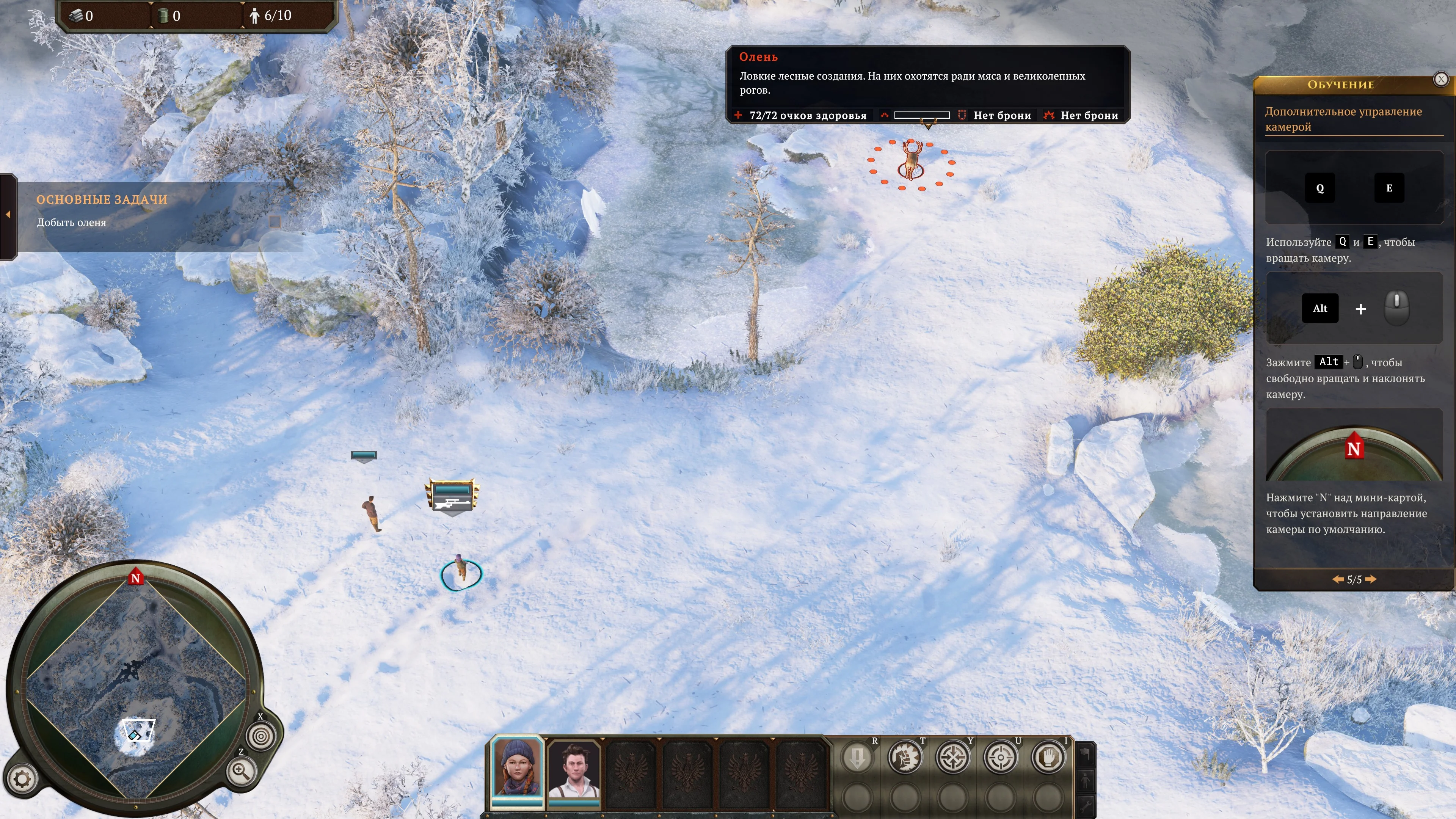
Task: Reset camera with minimap N marker
Action: (x=135, y=578)
